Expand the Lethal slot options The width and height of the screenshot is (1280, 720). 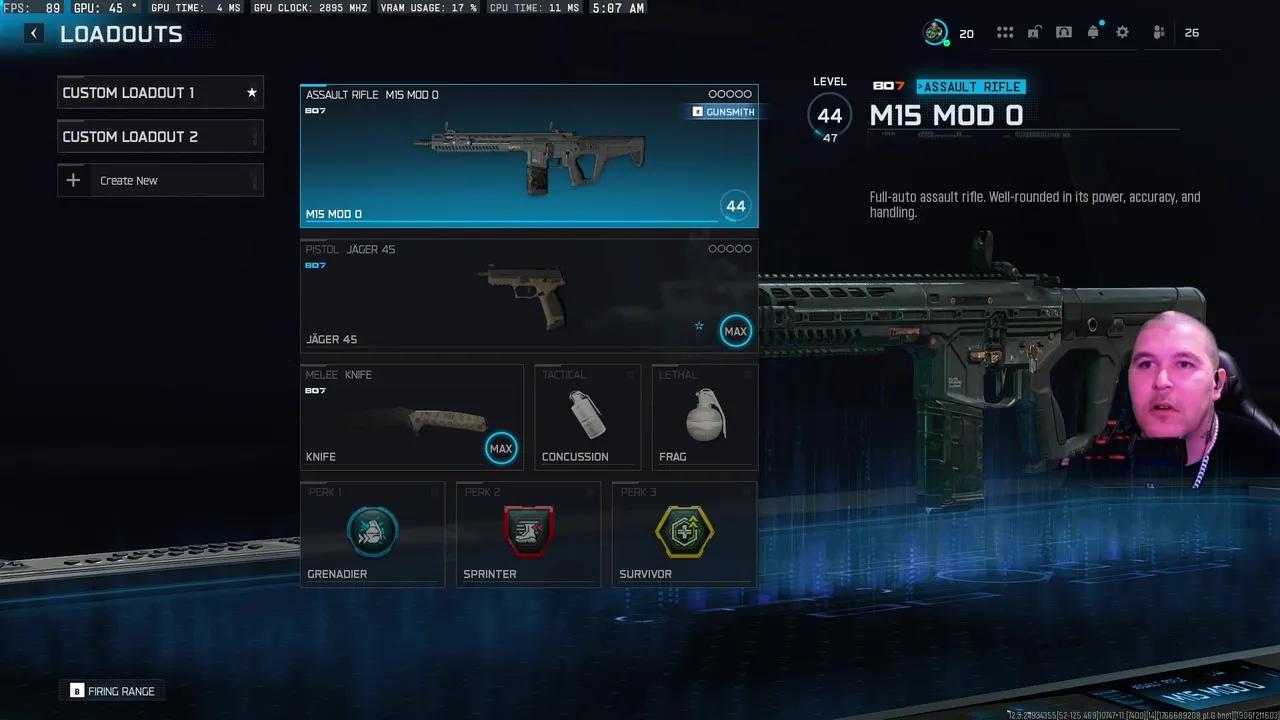click(x=747, y=374)
